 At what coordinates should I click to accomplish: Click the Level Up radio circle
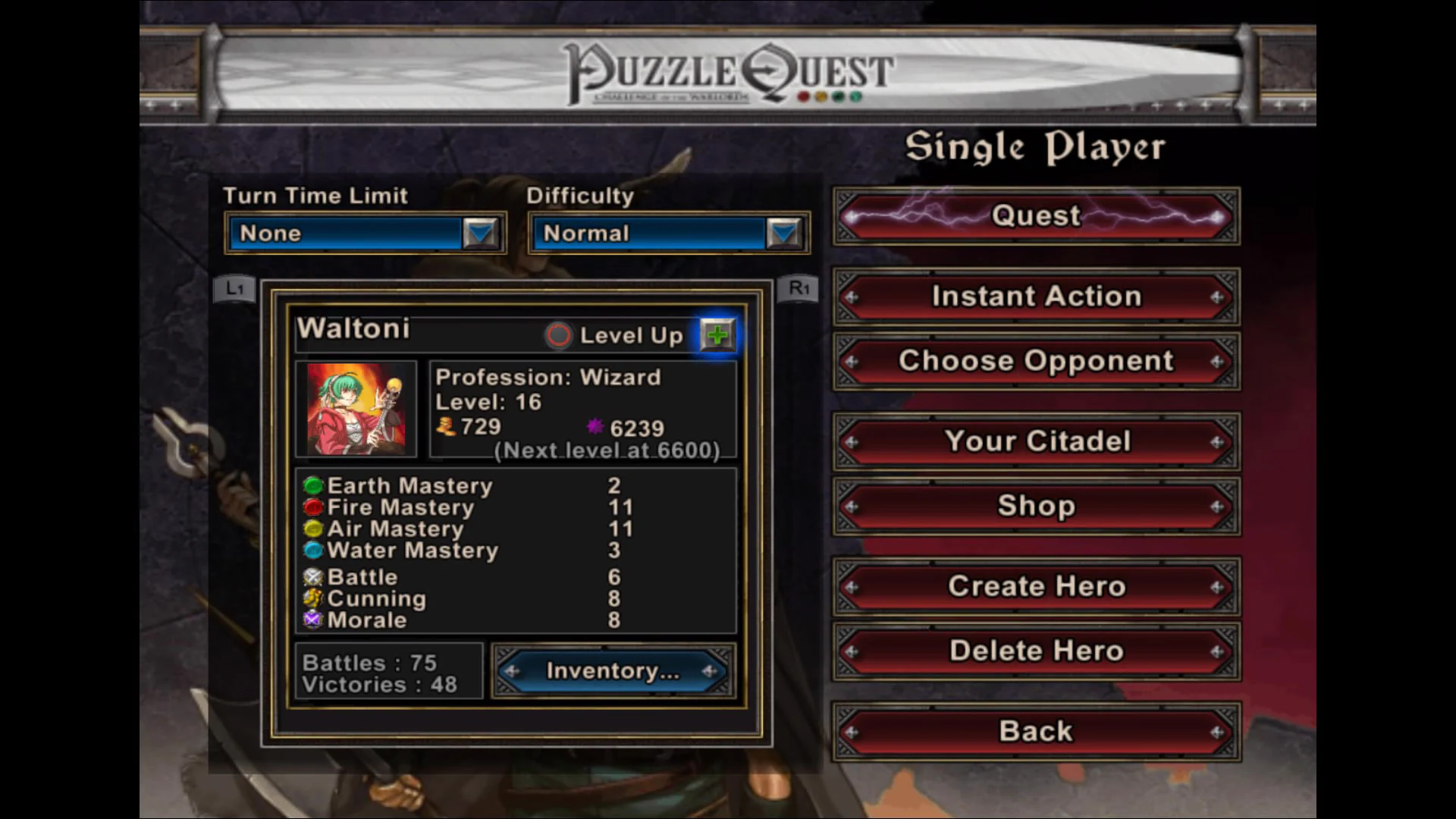click(559, 335)
